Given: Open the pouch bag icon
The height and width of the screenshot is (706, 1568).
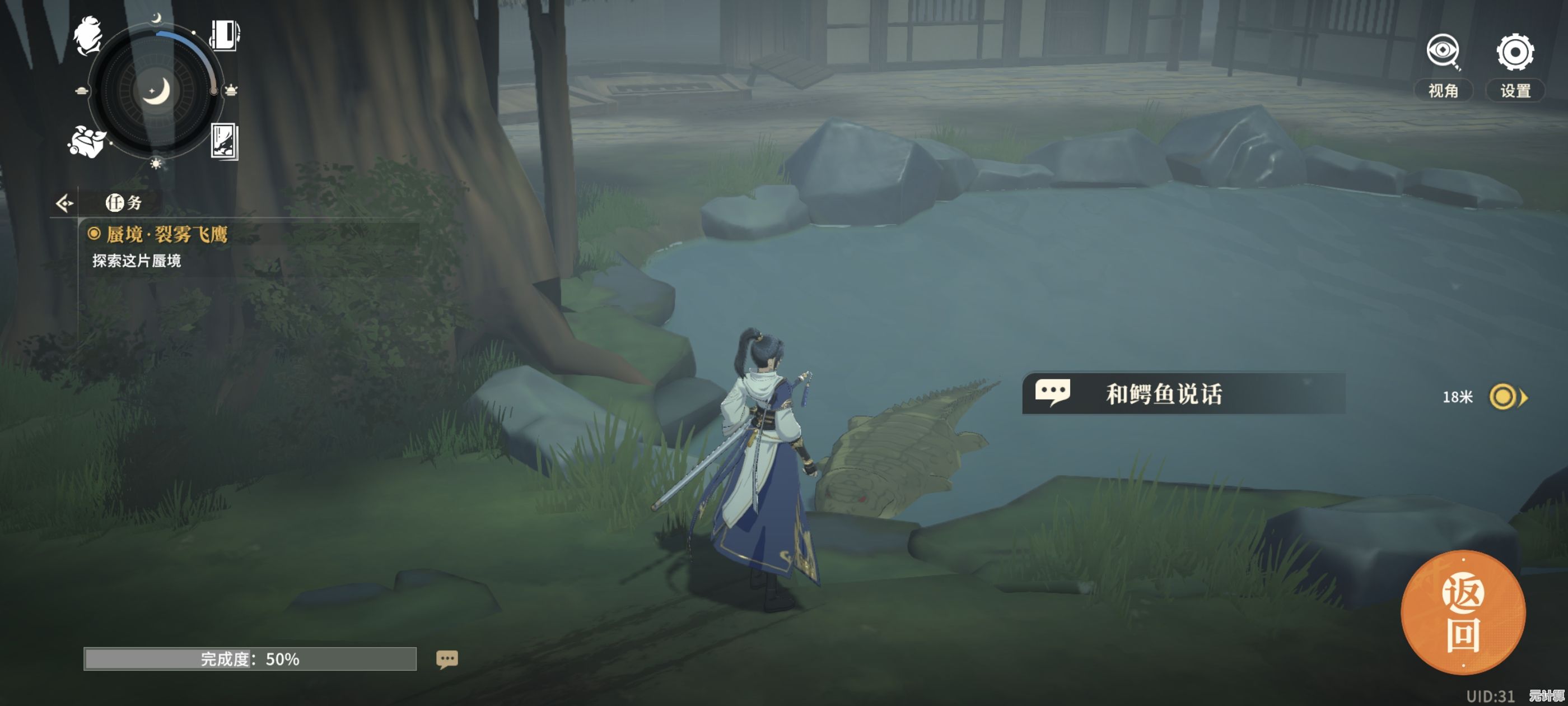Looking at the screenshot, I should [x=86, y=141].
